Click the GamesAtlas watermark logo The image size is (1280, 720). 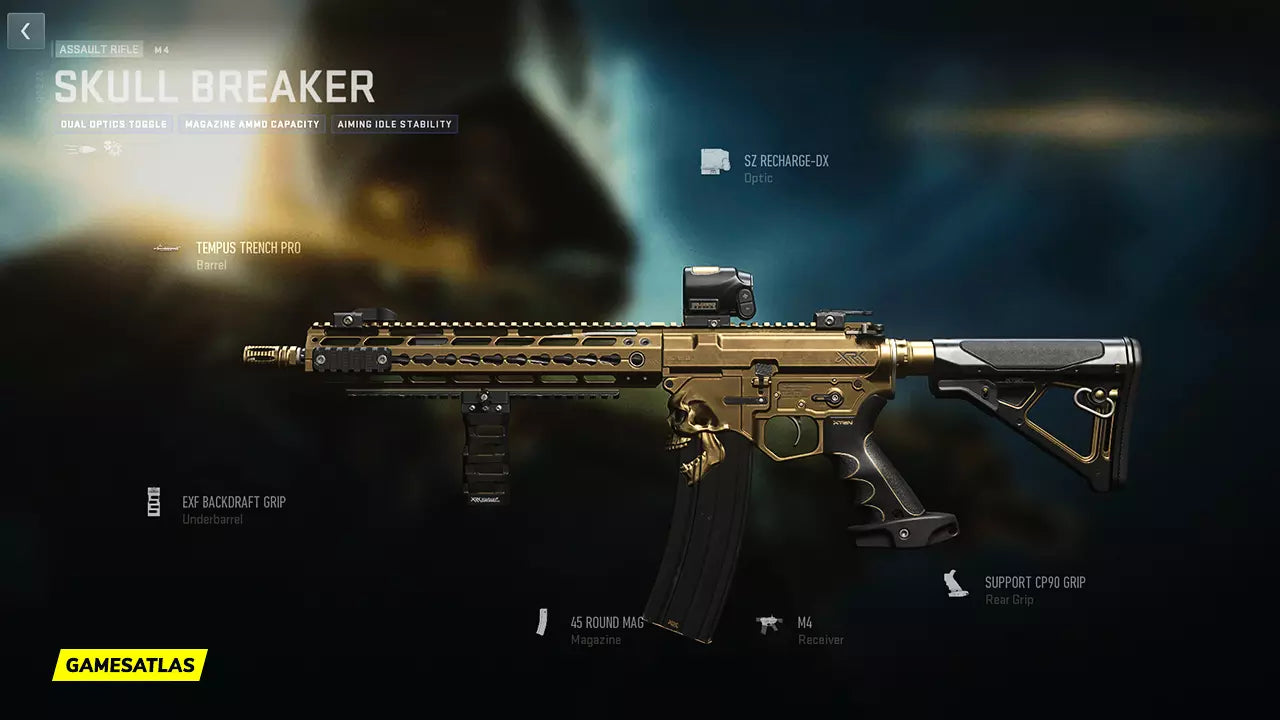click(x=130, y=665)
